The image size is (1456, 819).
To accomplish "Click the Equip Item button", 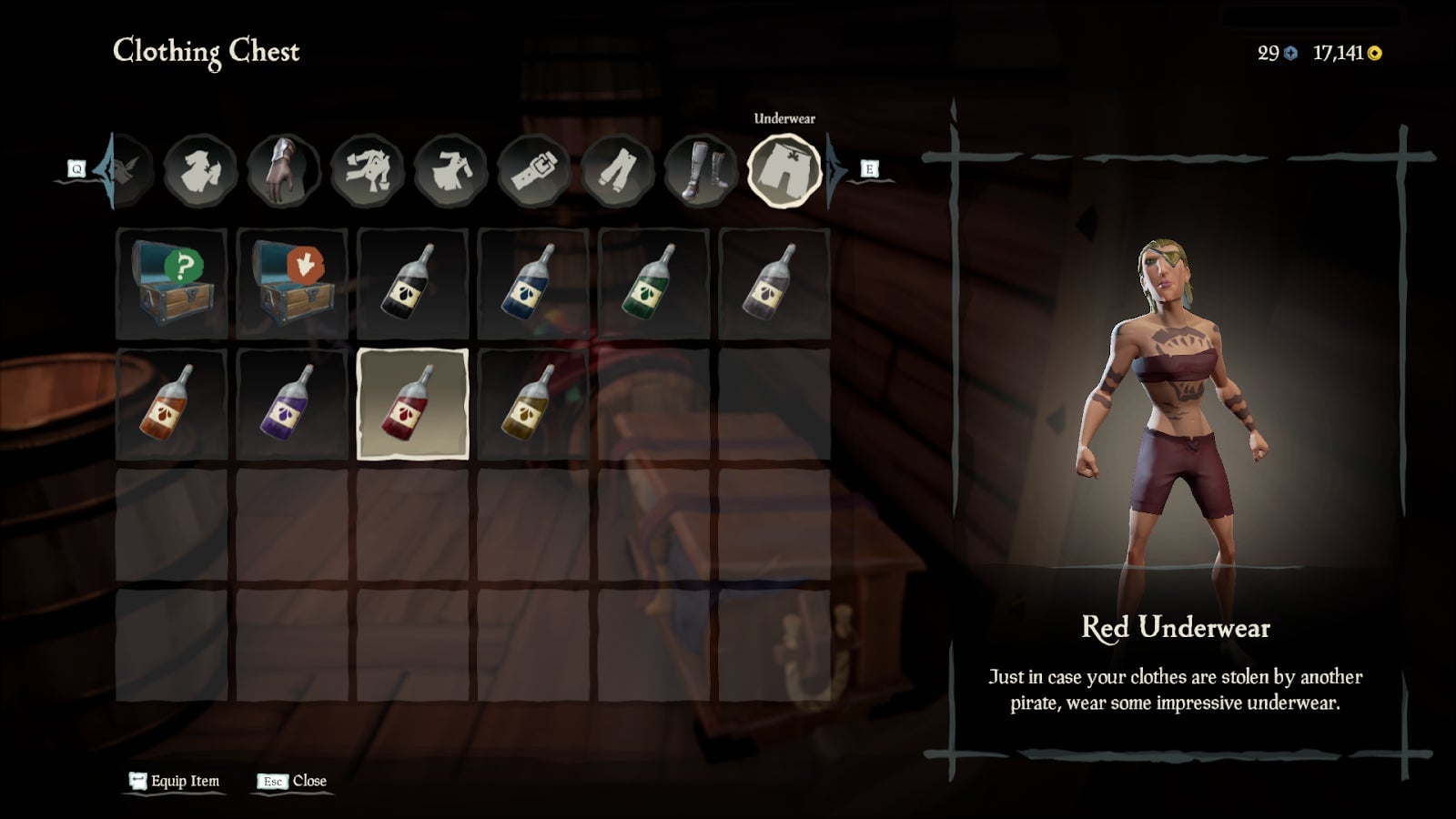I will (x=175, y=781).
